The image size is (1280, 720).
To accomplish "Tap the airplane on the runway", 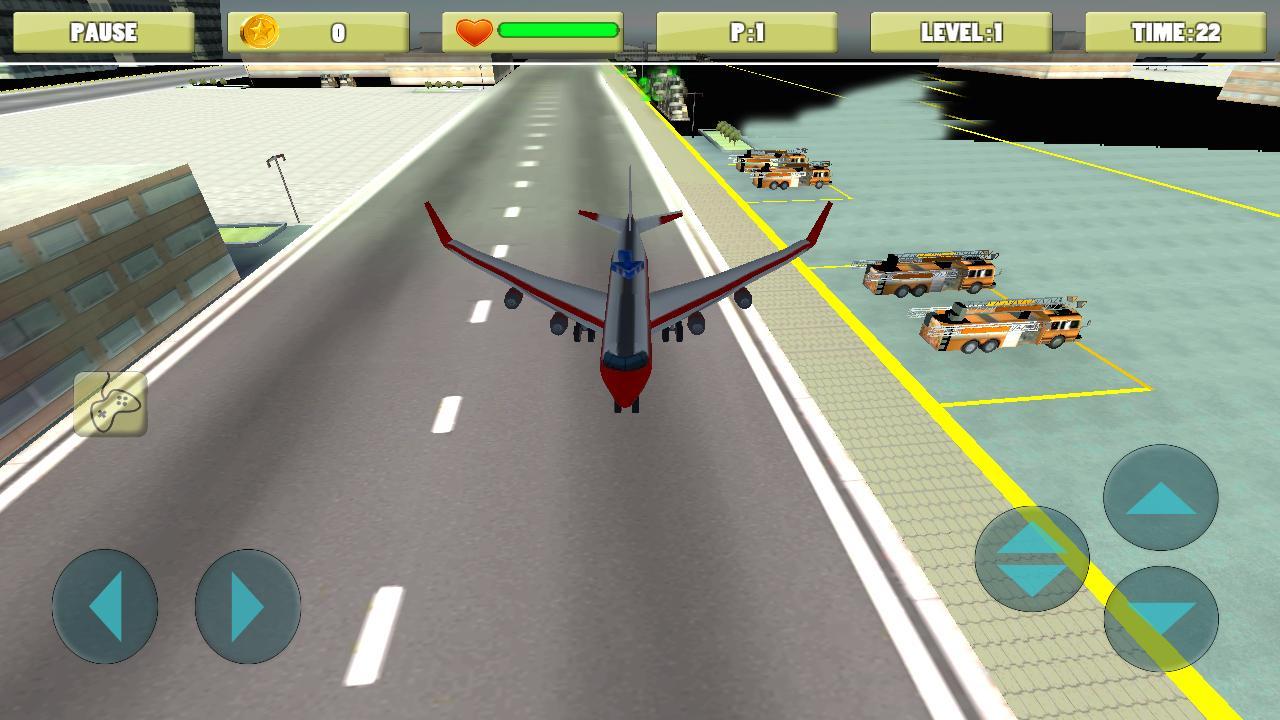I will pyautogui.click(x=627, y=300).
